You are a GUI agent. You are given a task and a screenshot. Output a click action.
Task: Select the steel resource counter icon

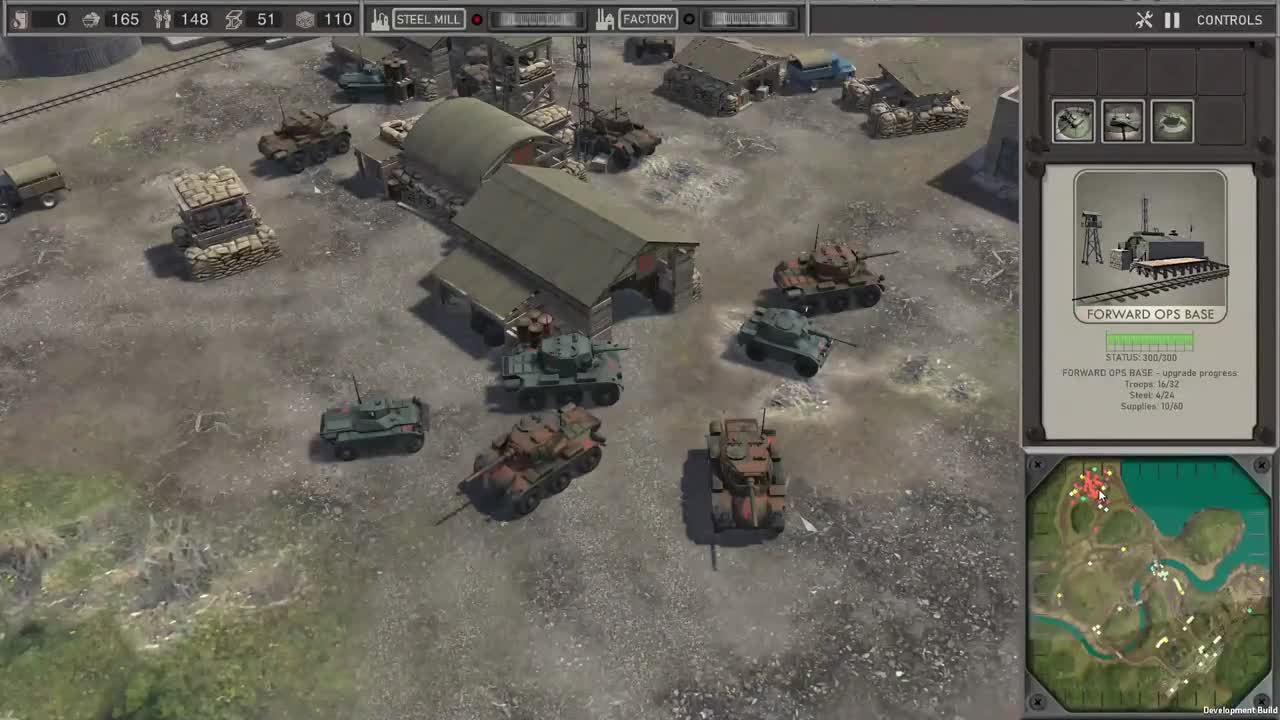[232, 18]
